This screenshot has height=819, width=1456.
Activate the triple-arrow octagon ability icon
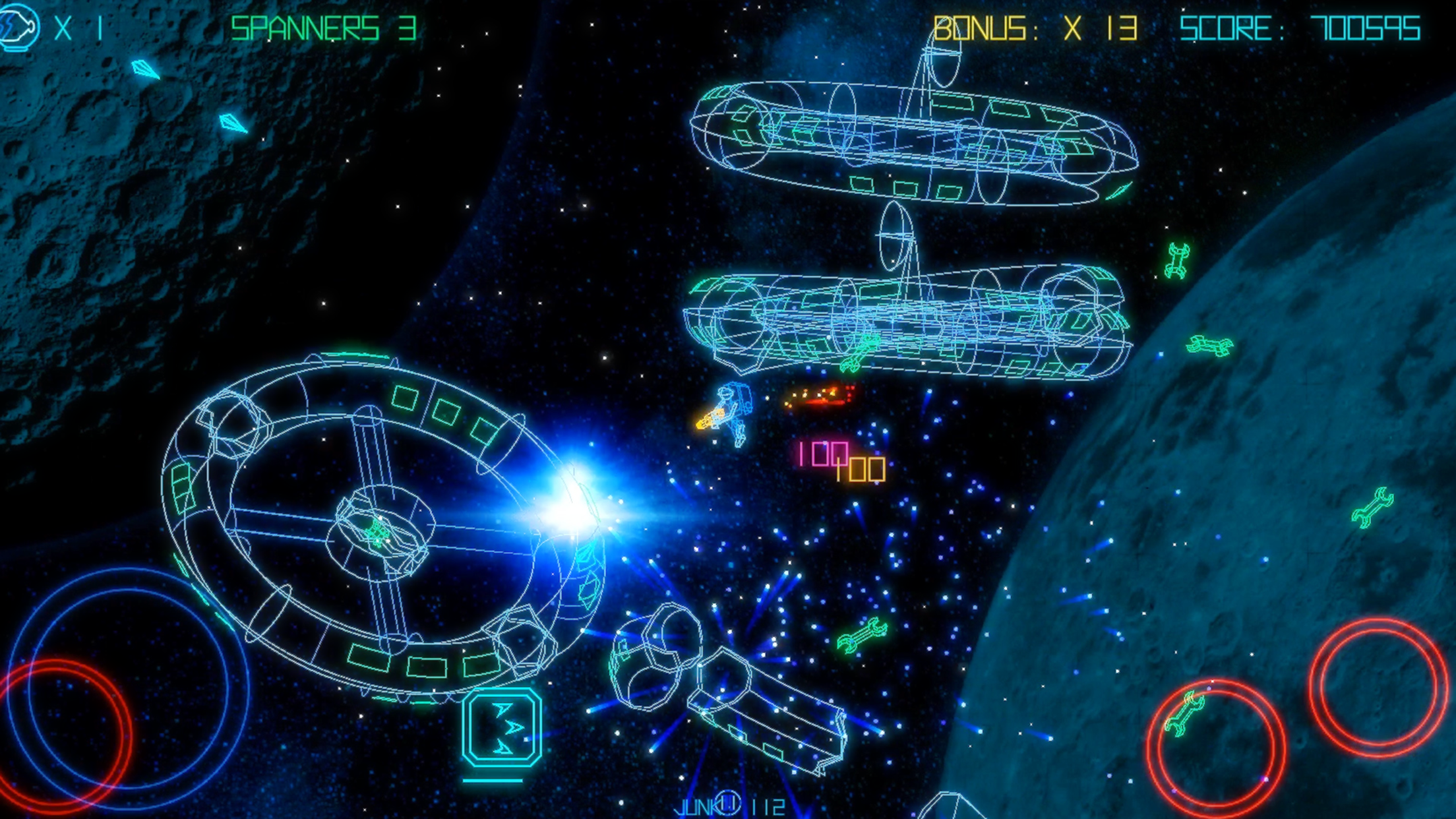(502, 727)
